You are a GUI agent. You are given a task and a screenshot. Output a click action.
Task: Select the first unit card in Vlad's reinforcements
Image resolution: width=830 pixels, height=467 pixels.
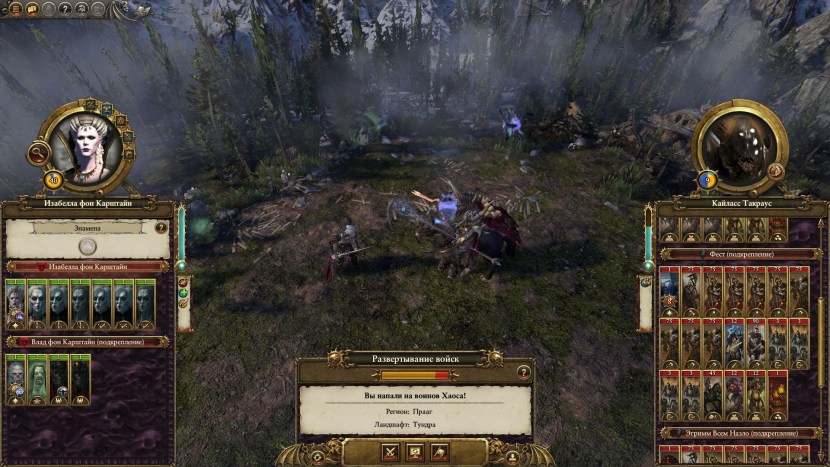pos(15,378)
